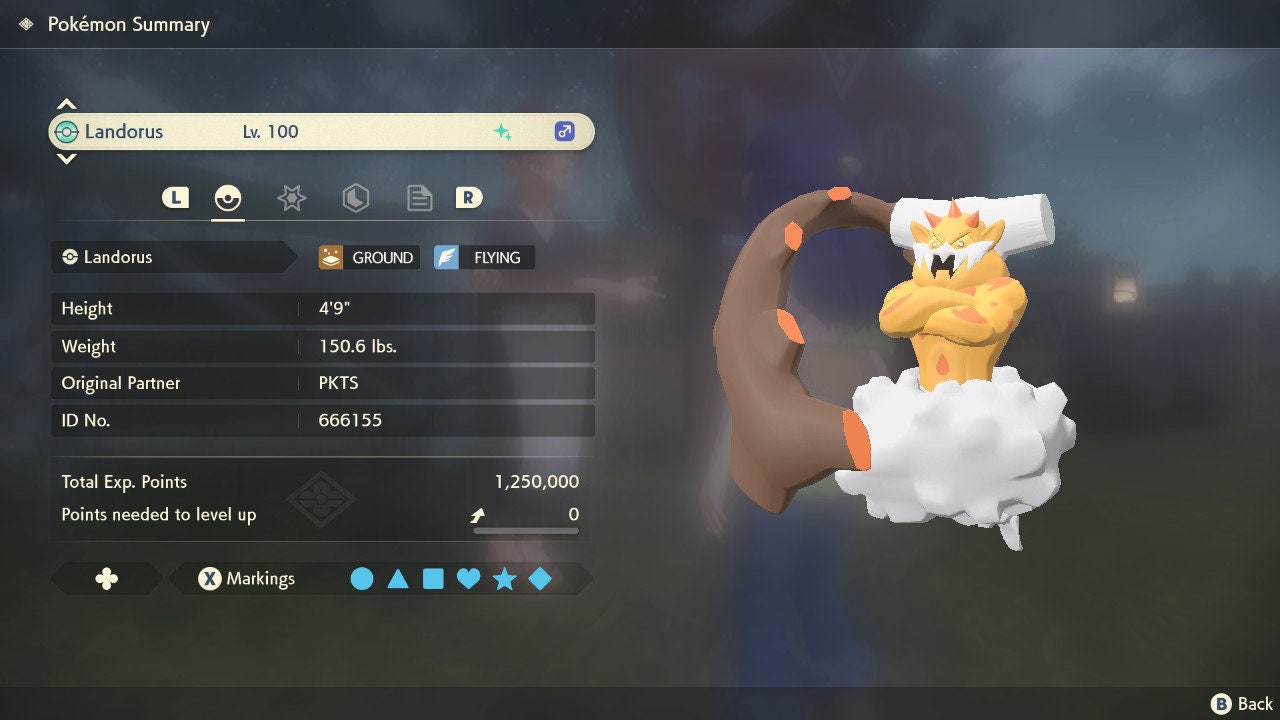Toggle the star marking
Viewport: 1280px width, 720px height.
pos(504,579)
